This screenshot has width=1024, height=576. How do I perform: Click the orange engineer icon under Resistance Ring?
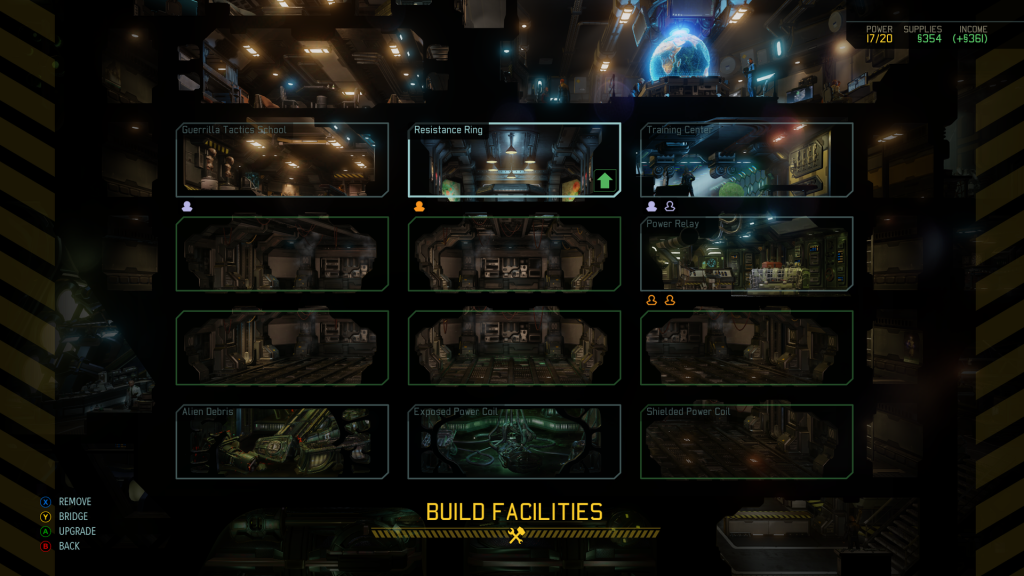pyautogui.click(x=420, y=207)
